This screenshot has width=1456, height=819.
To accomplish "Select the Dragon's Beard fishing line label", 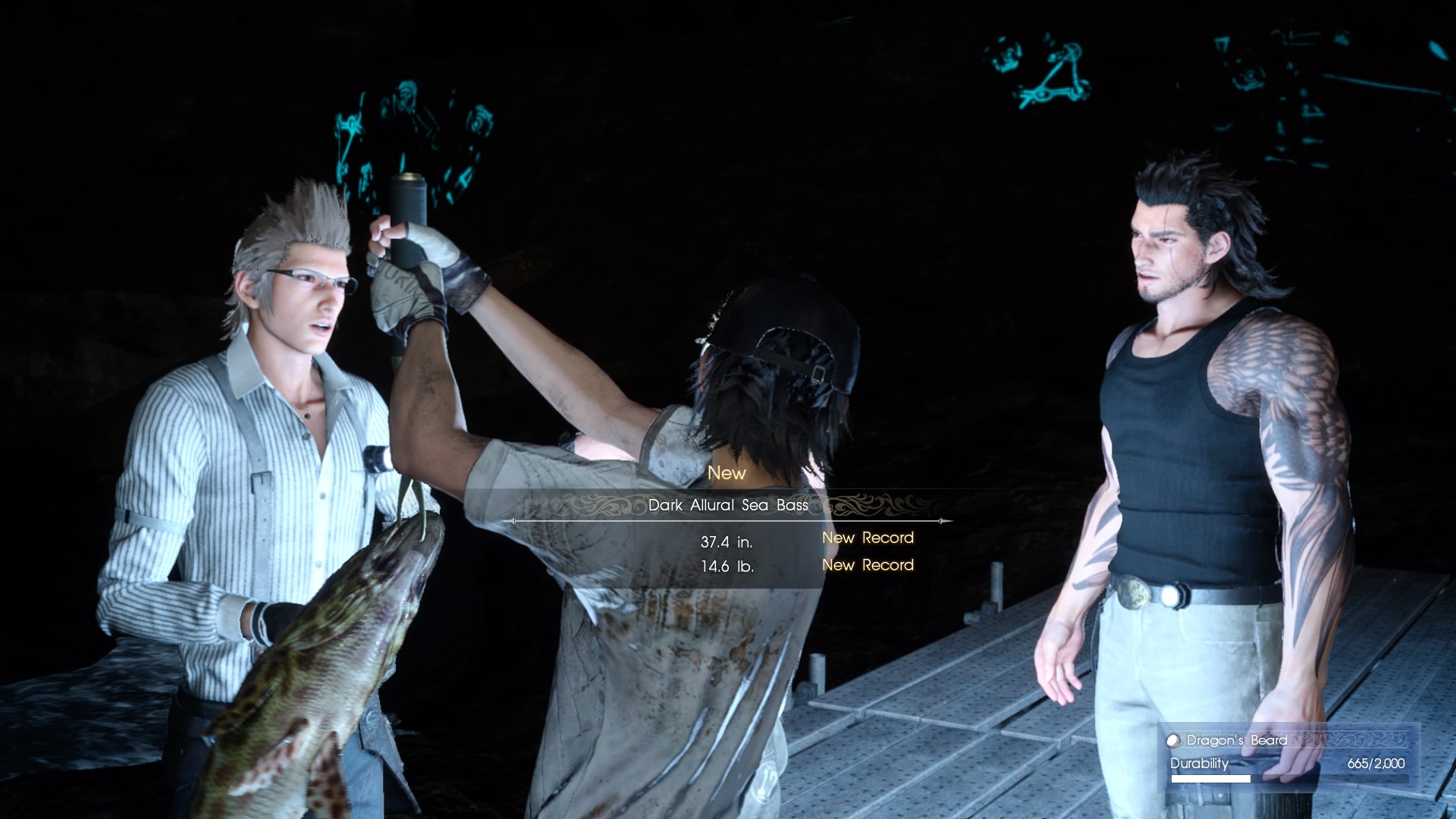I will 1236,740.
